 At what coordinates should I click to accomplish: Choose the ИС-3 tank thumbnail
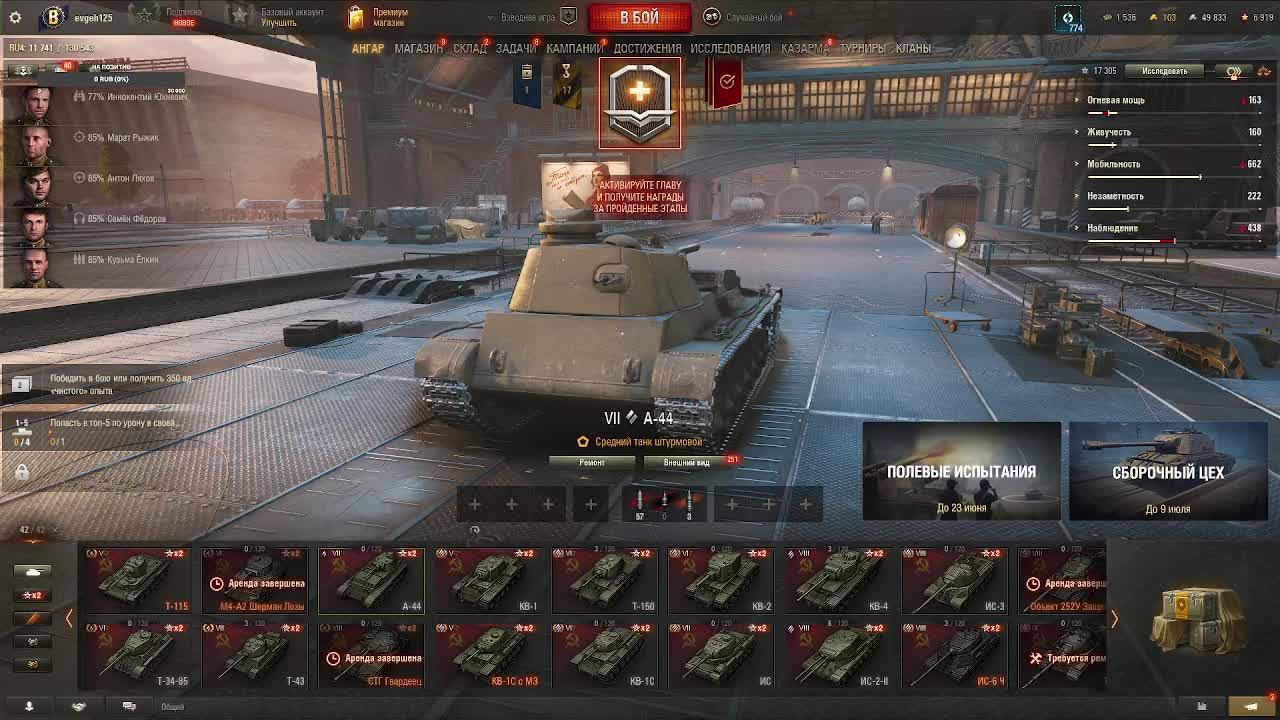coord(955,580)
